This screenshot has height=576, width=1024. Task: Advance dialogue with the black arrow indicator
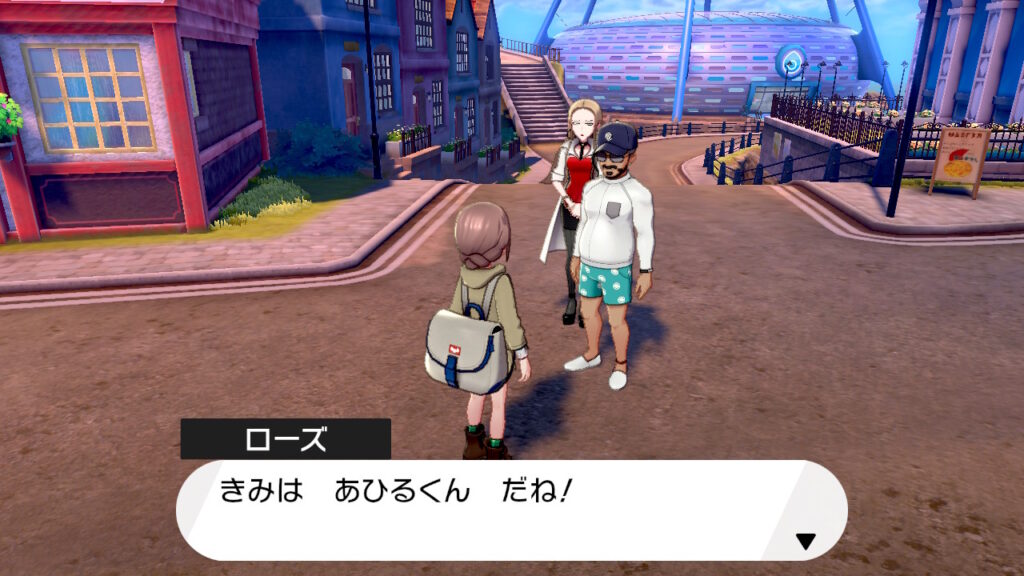(805, 542)
